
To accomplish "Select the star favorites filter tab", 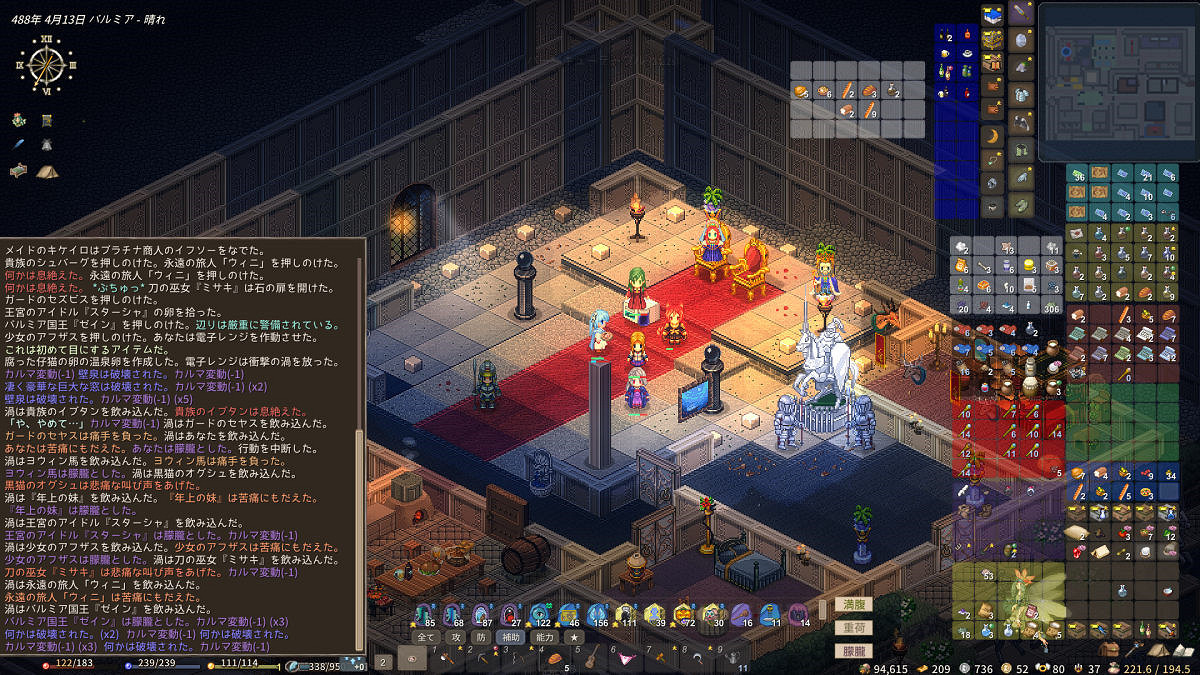I will point(574,636).
